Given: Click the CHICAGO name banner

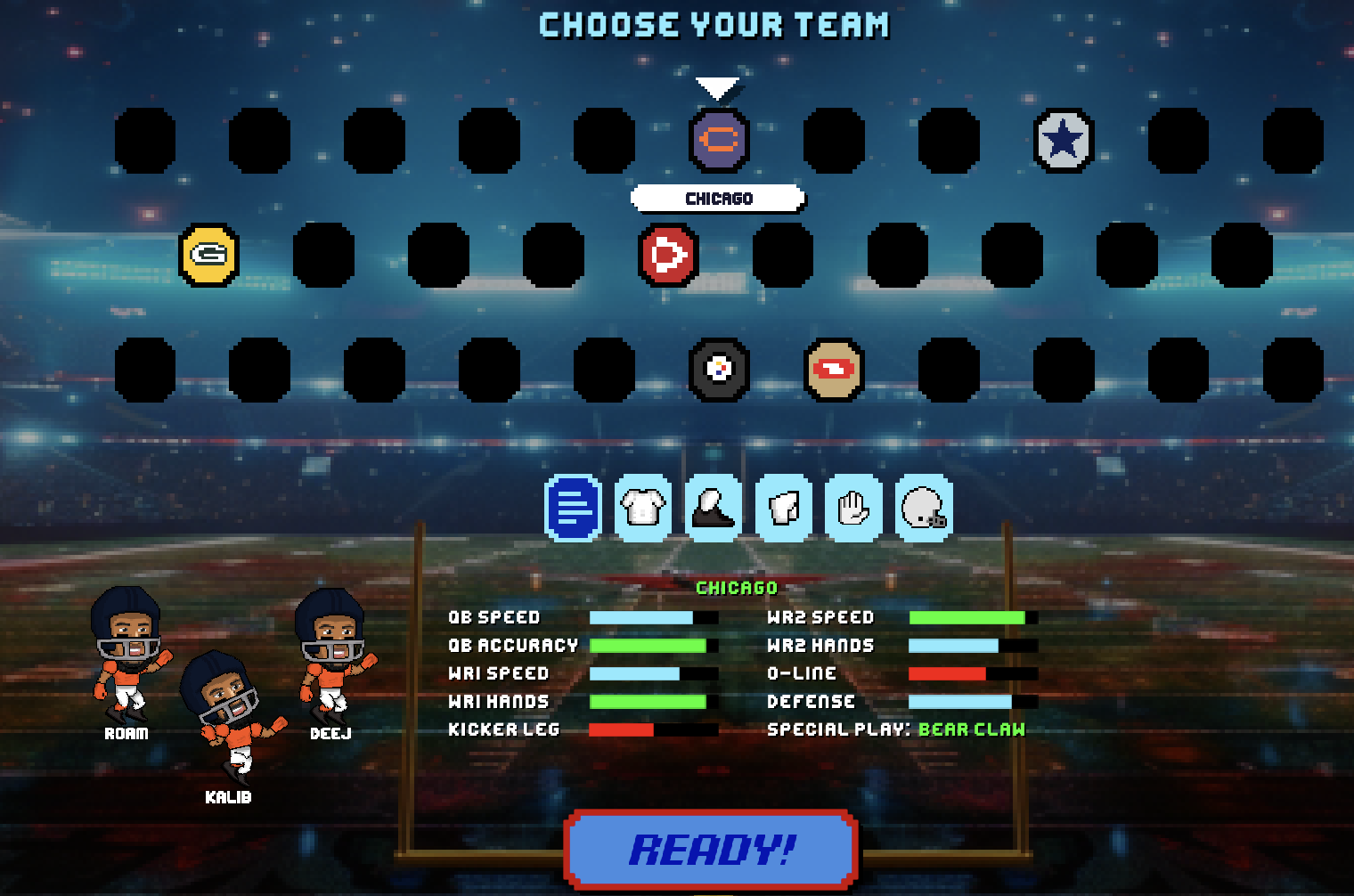Looking at the screenshot, I should click(718, 198).
